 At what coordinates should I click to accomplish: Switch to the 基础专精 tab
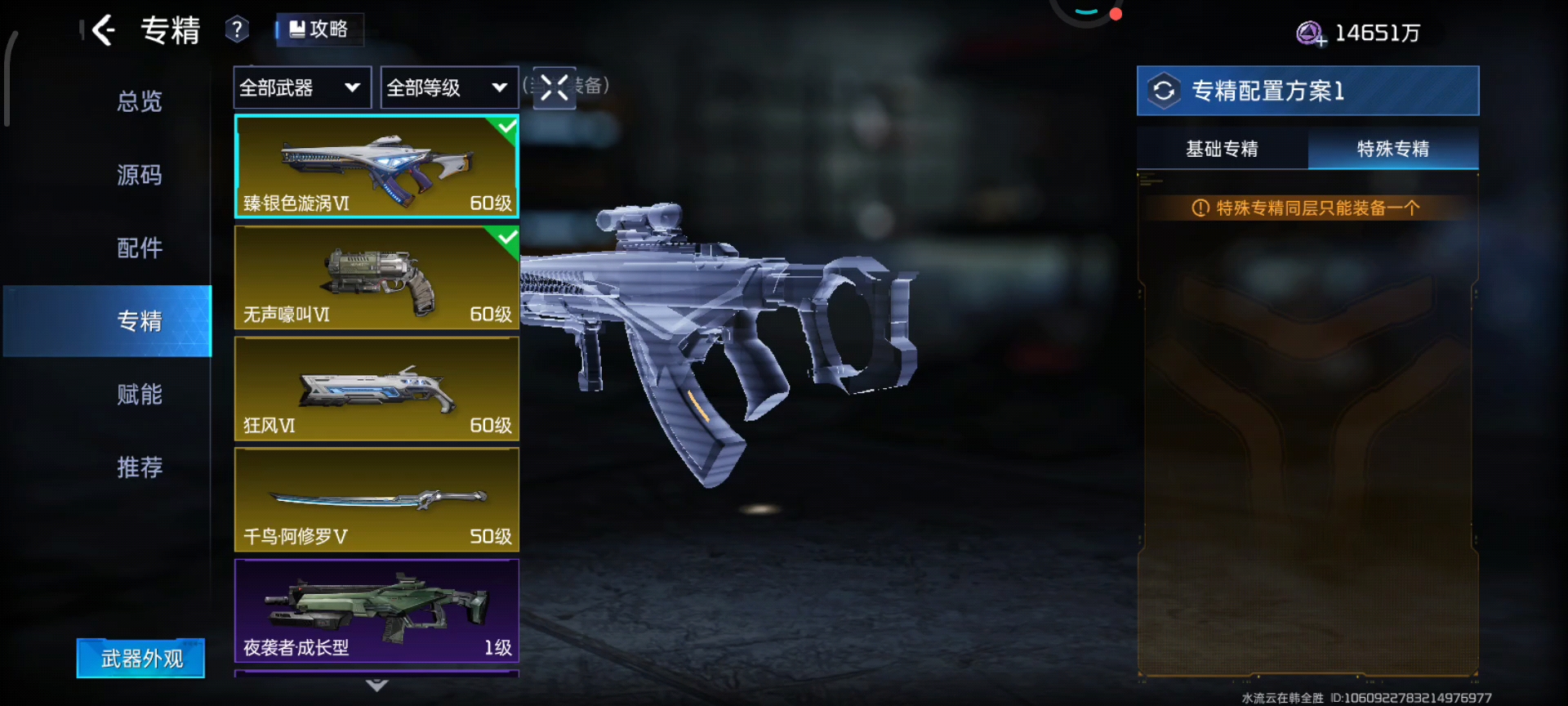tap(1222, 149)
